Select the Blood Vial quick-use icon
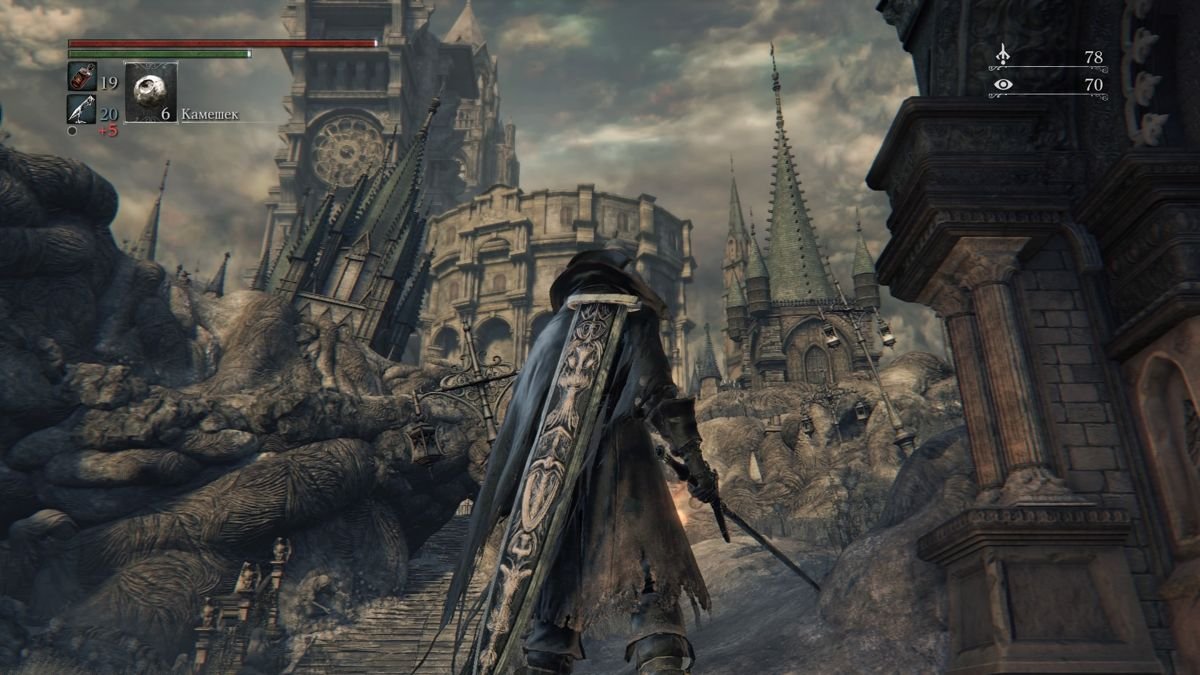 [81, 76]
